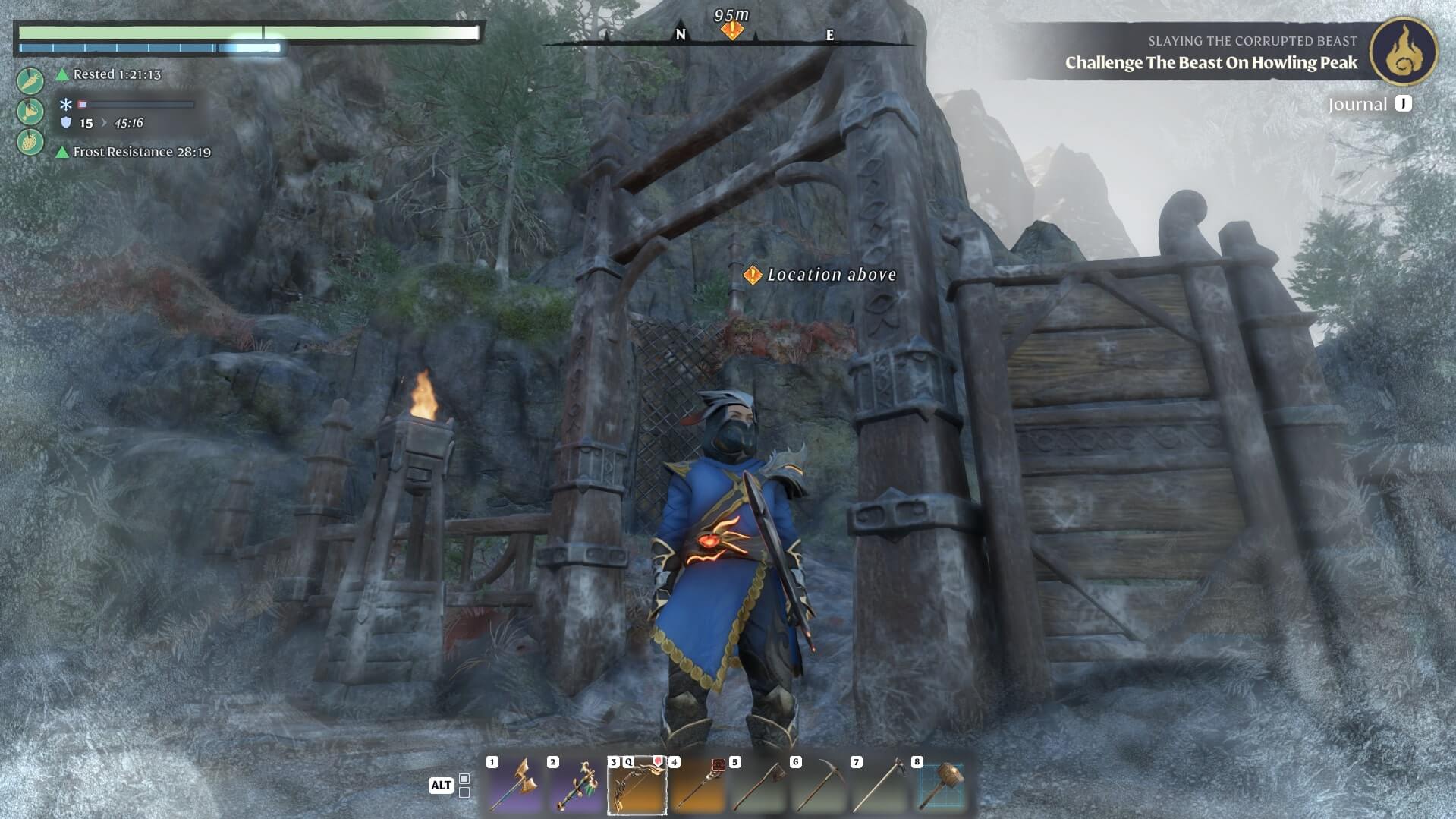Equip the ornate wand in hotbar slot 2
The width and height of the screenshot is (1456, 819).
575,786
